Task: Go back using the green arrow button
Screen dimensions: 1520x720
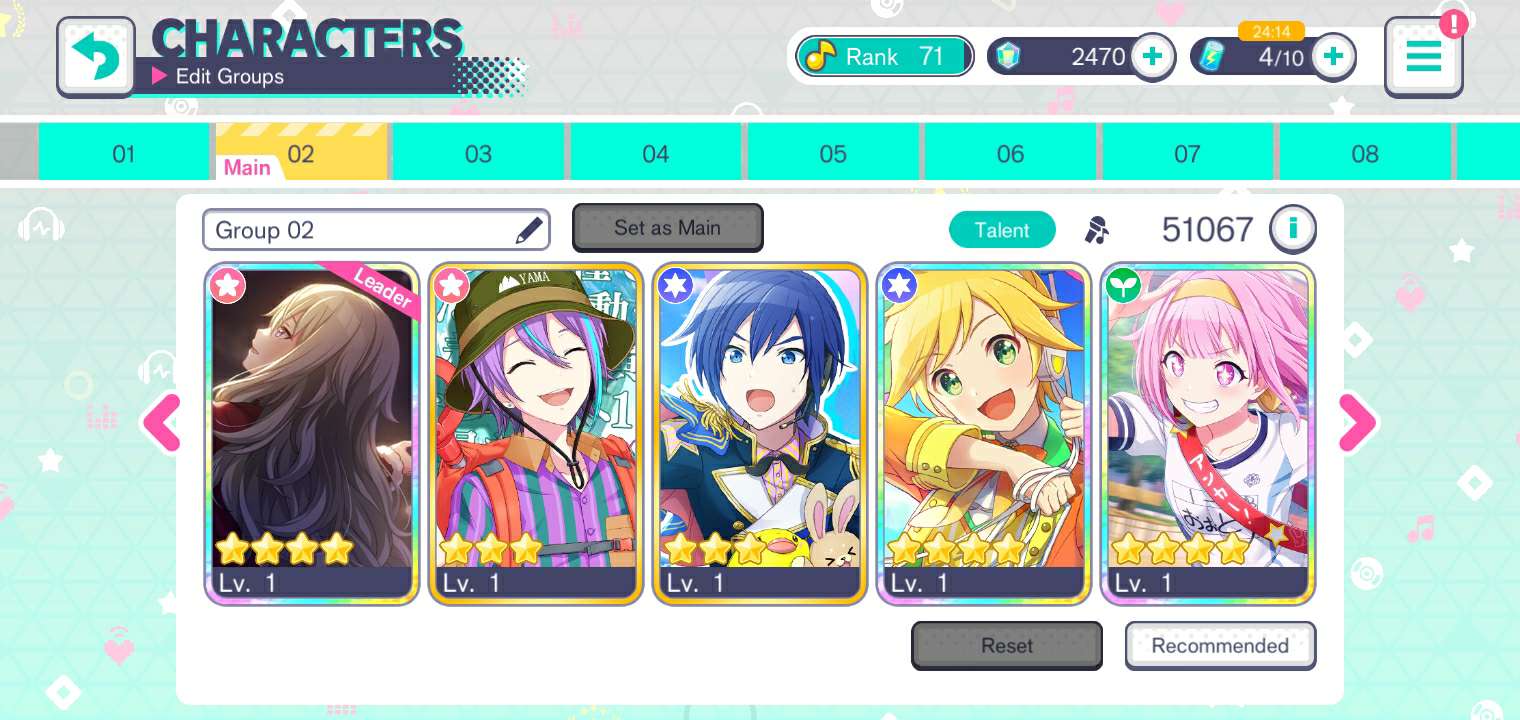Action: pos(96,56)
